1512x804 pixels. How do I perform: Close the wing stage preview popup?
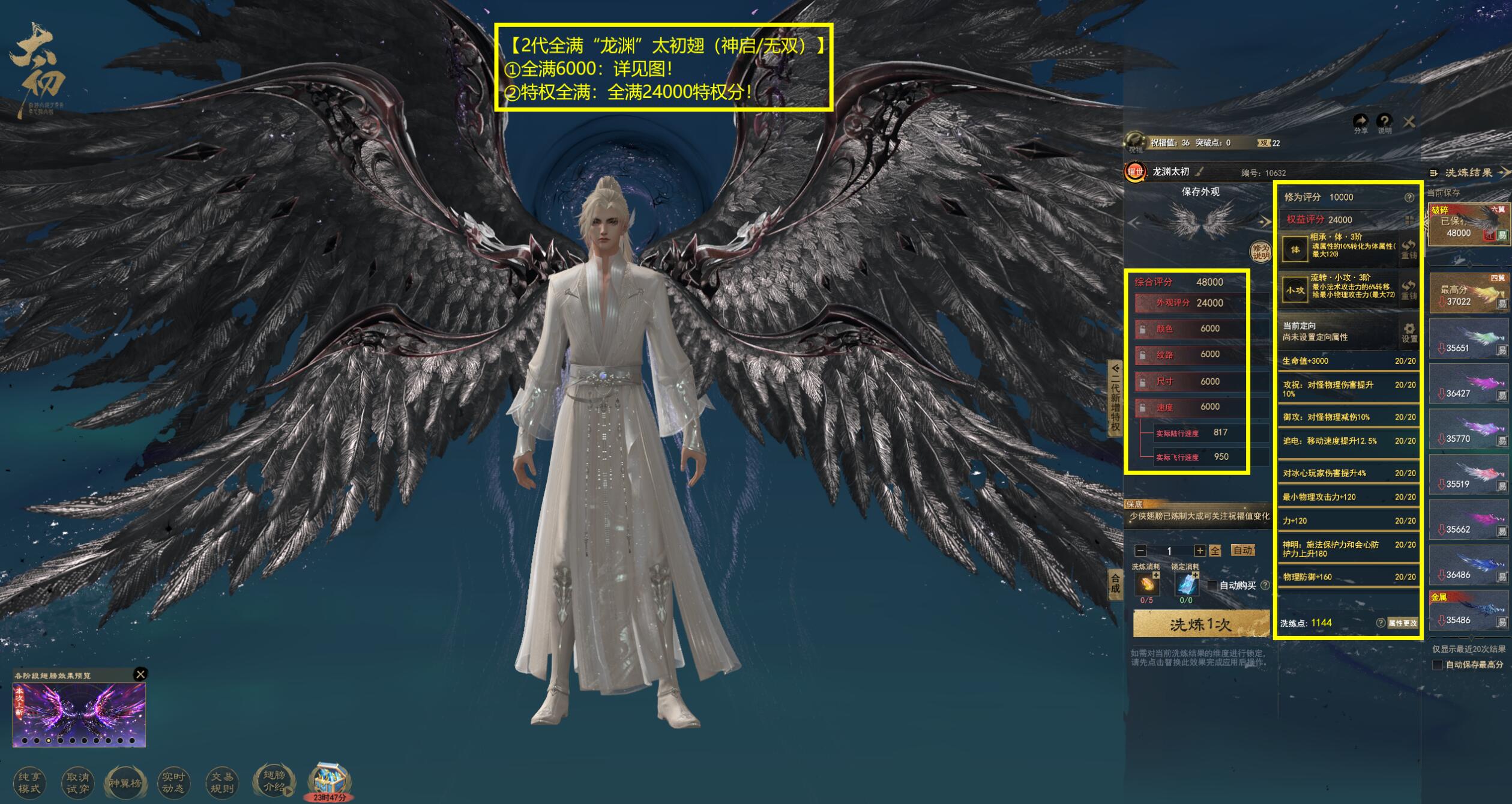point(140,674)
